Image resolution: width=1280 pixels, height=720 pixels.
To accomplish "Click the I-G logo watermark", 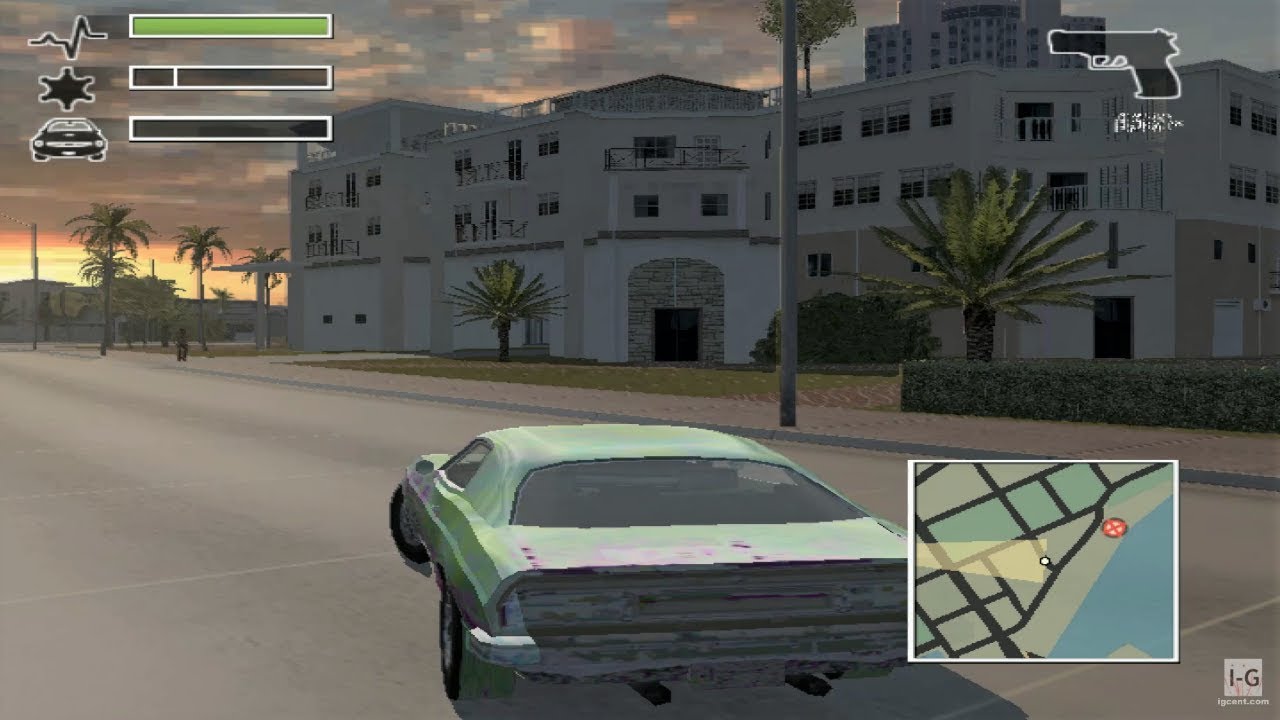I will (1244, 678).
